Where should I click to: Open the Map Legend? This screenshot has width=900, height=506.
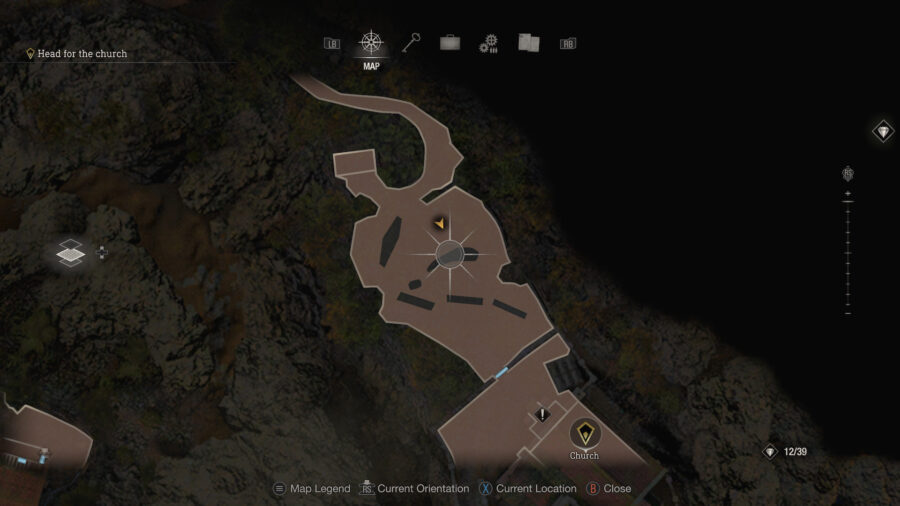click(311, 489)
